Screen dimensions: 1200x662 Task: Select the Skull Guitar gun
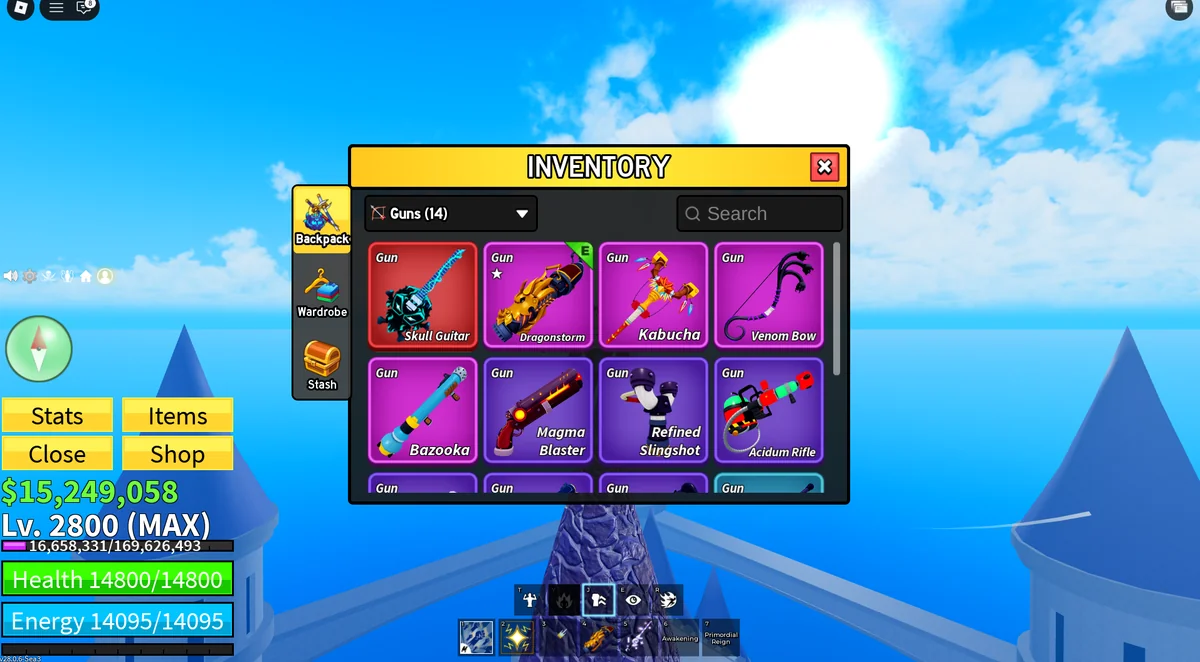tap(423, 295)
